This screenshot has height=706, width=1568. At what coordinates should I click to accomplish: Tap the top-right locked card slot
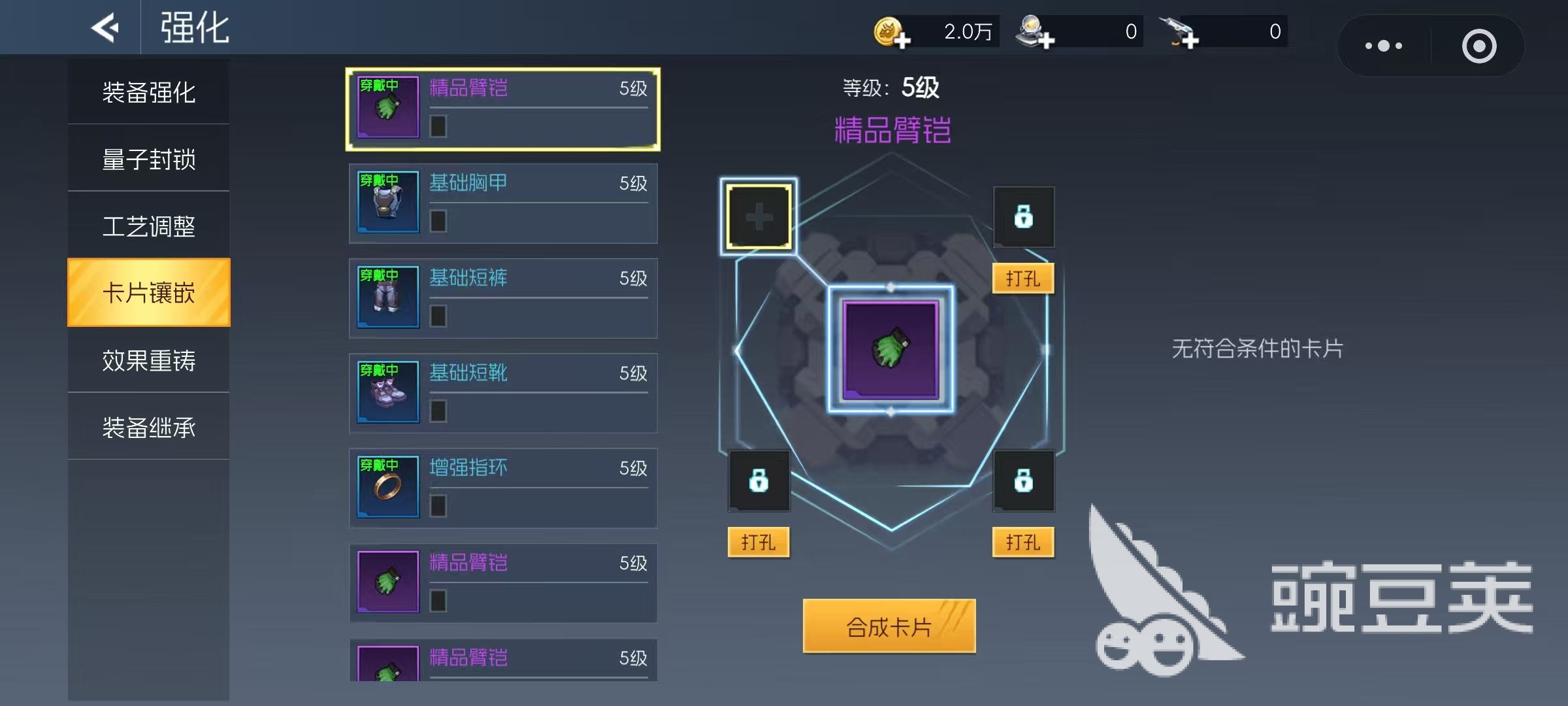1023,216
